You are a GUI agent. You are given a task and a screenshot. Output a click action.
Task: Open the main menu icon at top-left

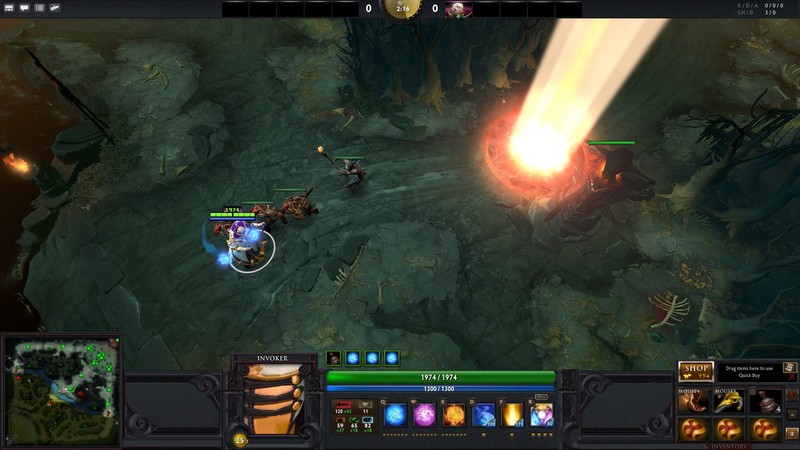point(8,8)
